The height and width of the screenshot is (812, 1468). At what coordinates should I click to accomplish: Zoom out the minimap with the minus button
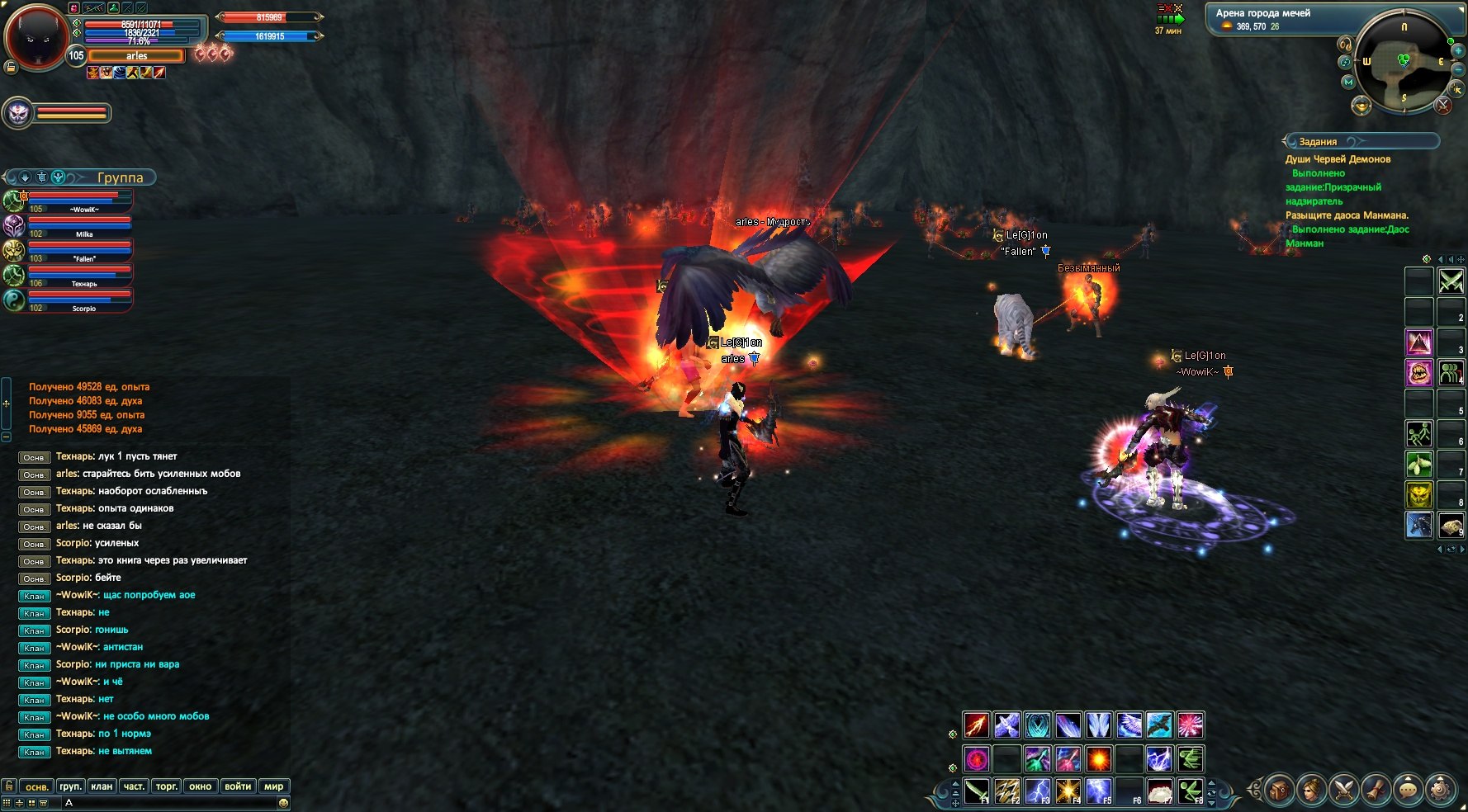1458,70
